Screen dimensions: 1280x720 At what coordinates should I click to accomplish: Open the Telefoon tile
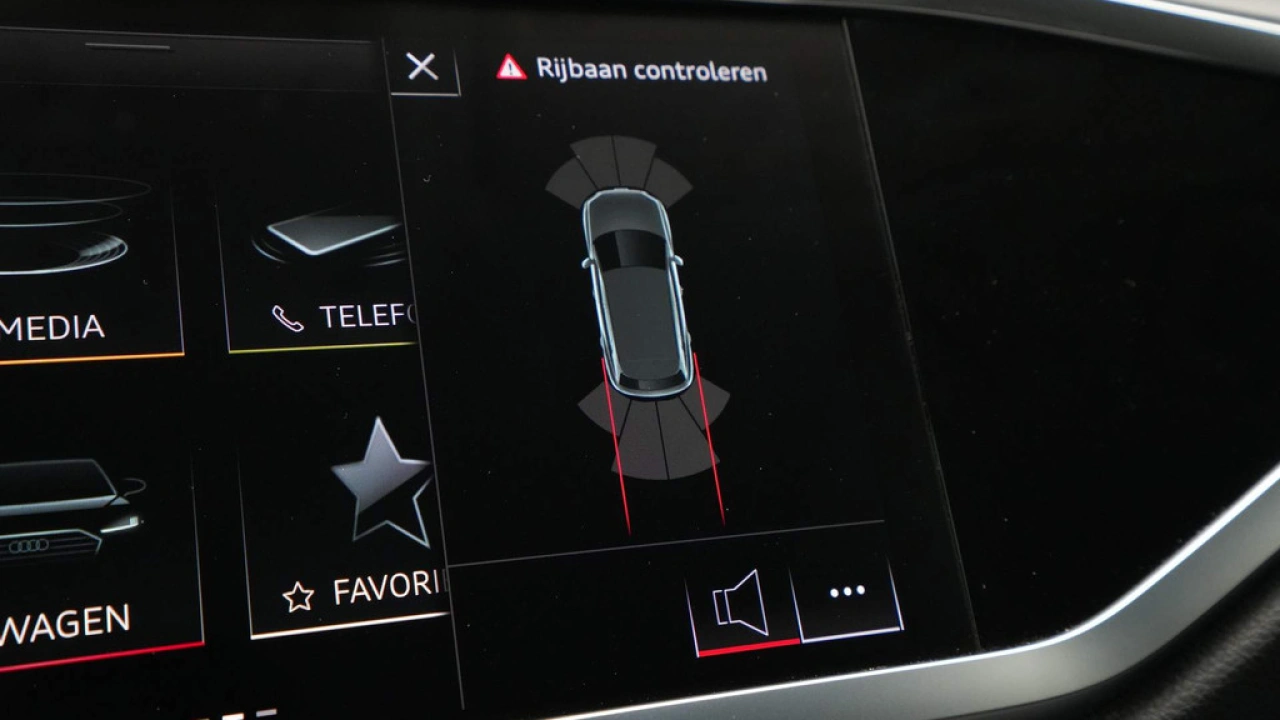320,270
